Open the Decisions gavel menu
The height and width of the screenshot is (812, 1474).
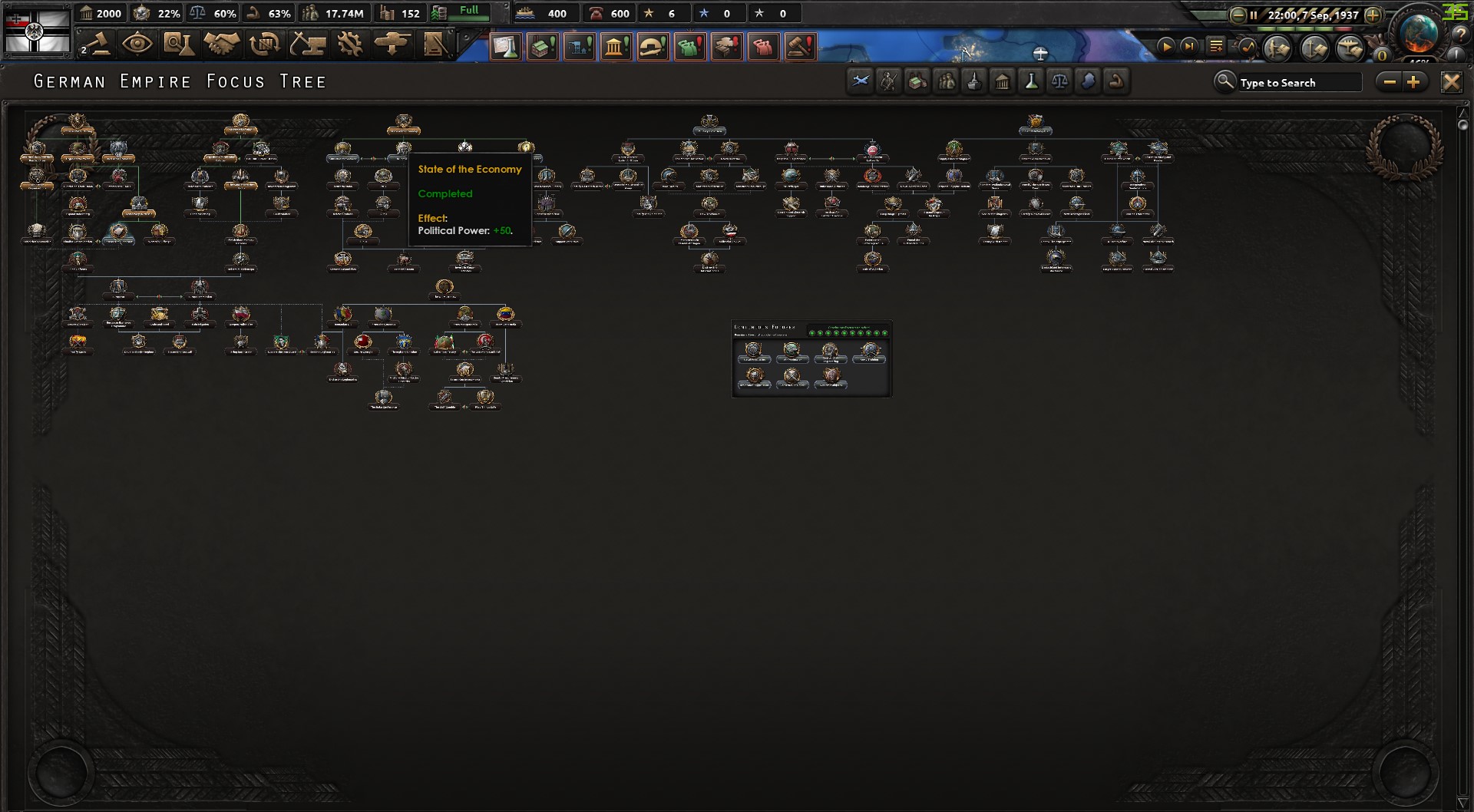point(97,45)
